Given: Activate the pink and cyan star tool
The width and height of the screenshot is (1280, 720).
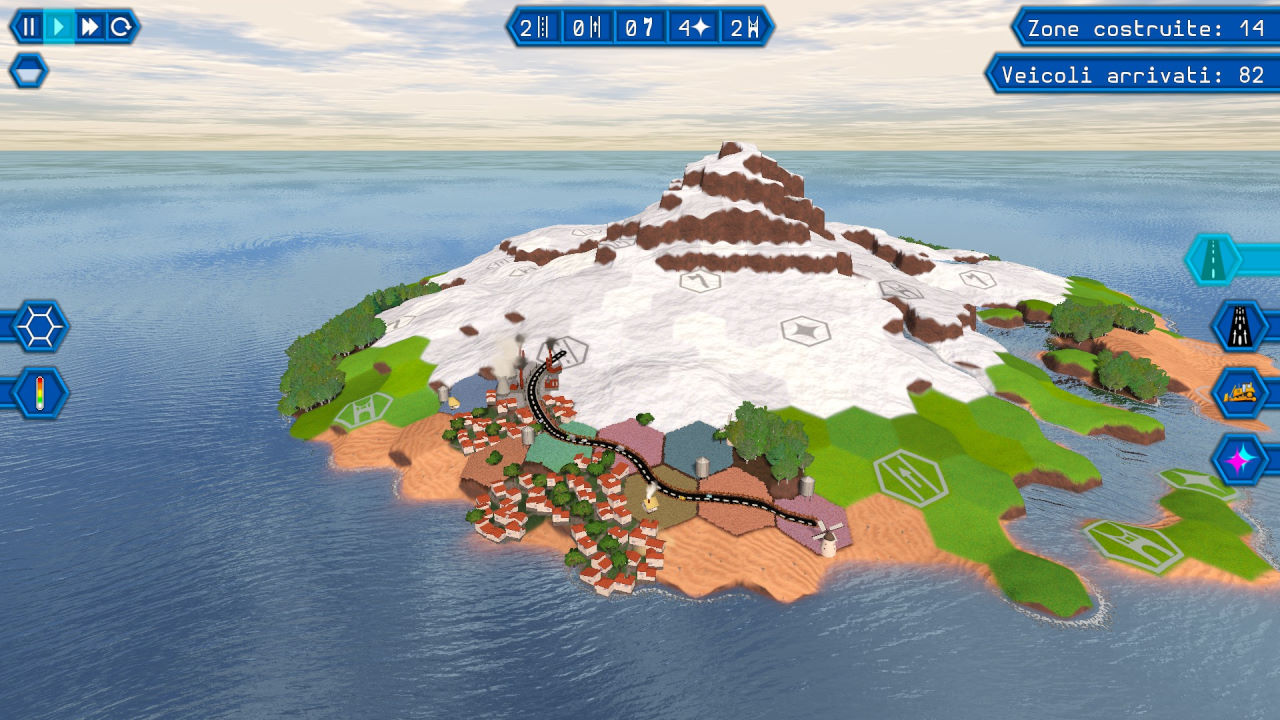Looking at the screenshot, I should 1240,459.
